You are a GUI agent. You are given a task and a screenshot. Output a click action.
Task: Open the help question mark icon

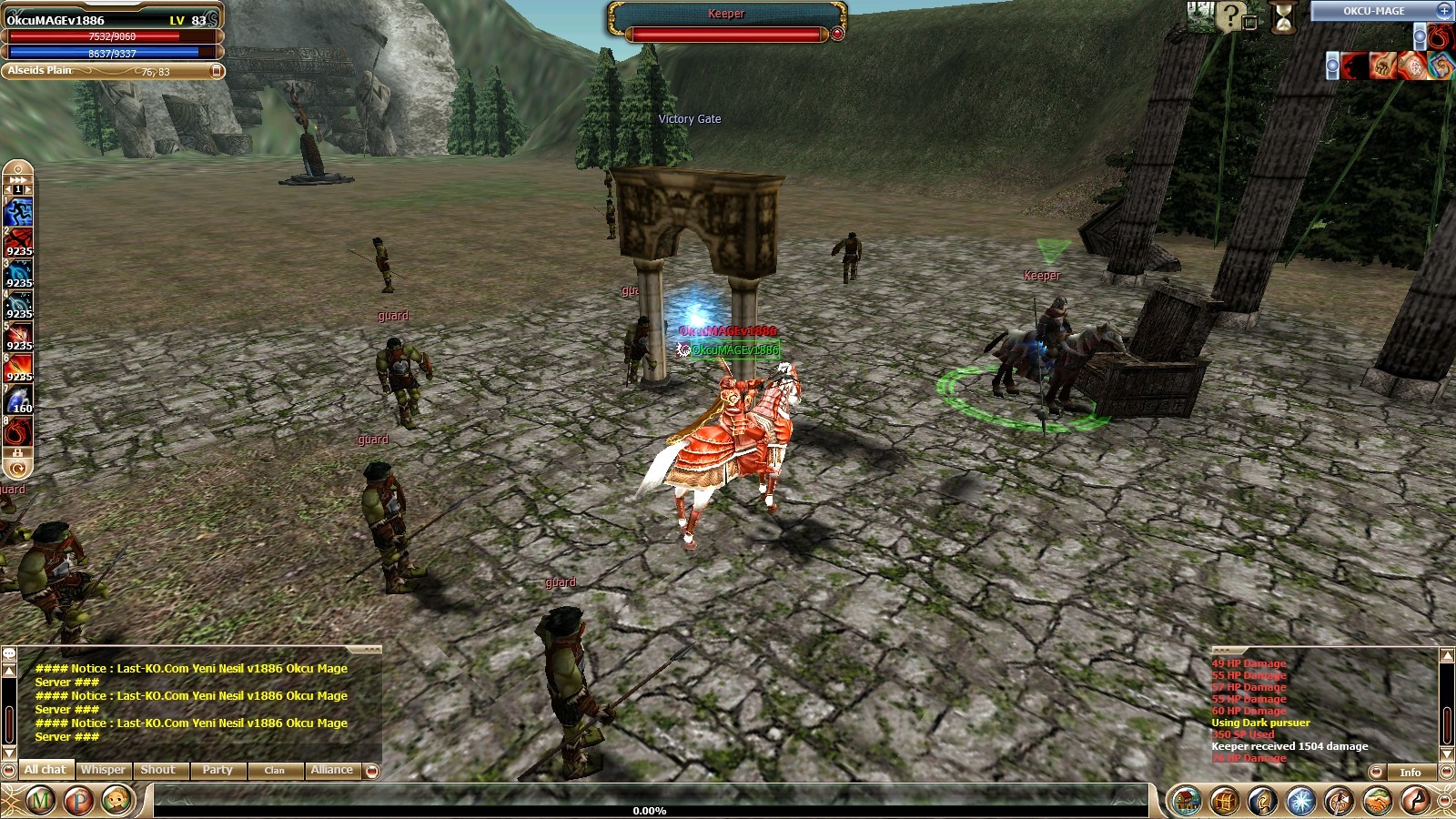(1230, 15)
